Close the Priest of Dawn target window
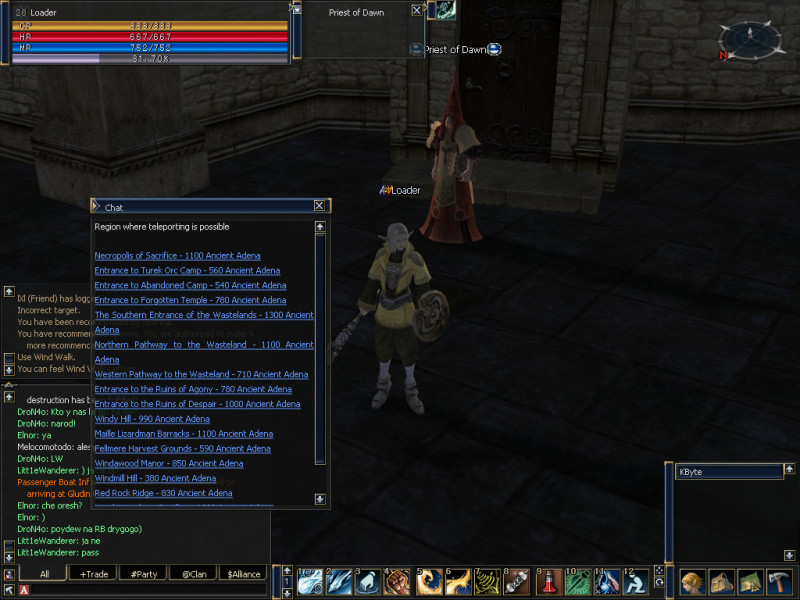Viewport: 800px width, 600px height. [417, 10]
